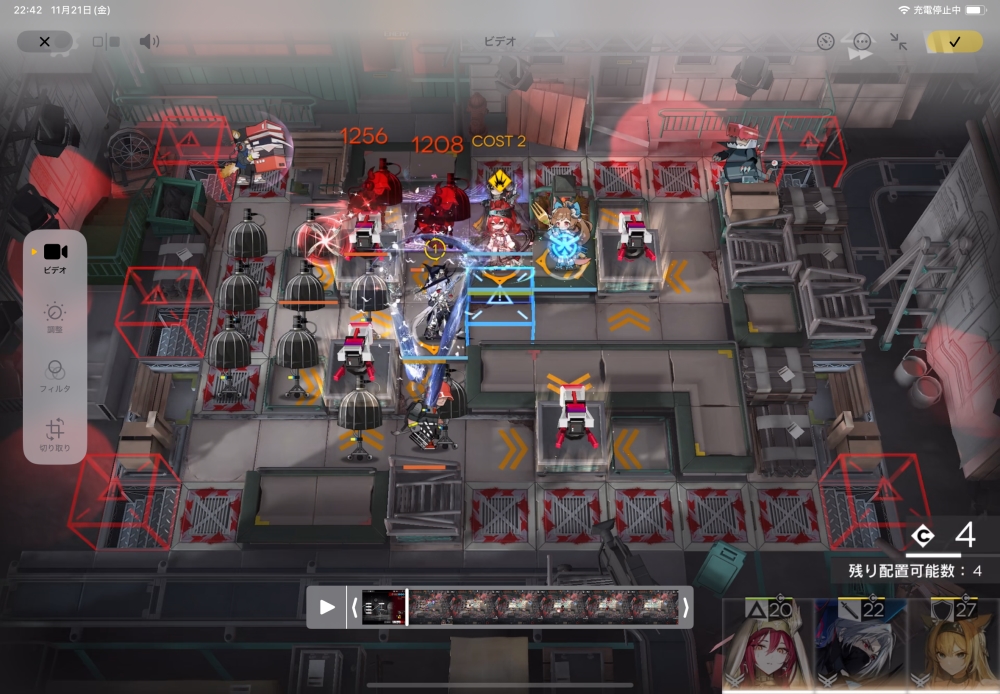
Task: Pick the blonde defender operator card costing 27
Action: 953,645
